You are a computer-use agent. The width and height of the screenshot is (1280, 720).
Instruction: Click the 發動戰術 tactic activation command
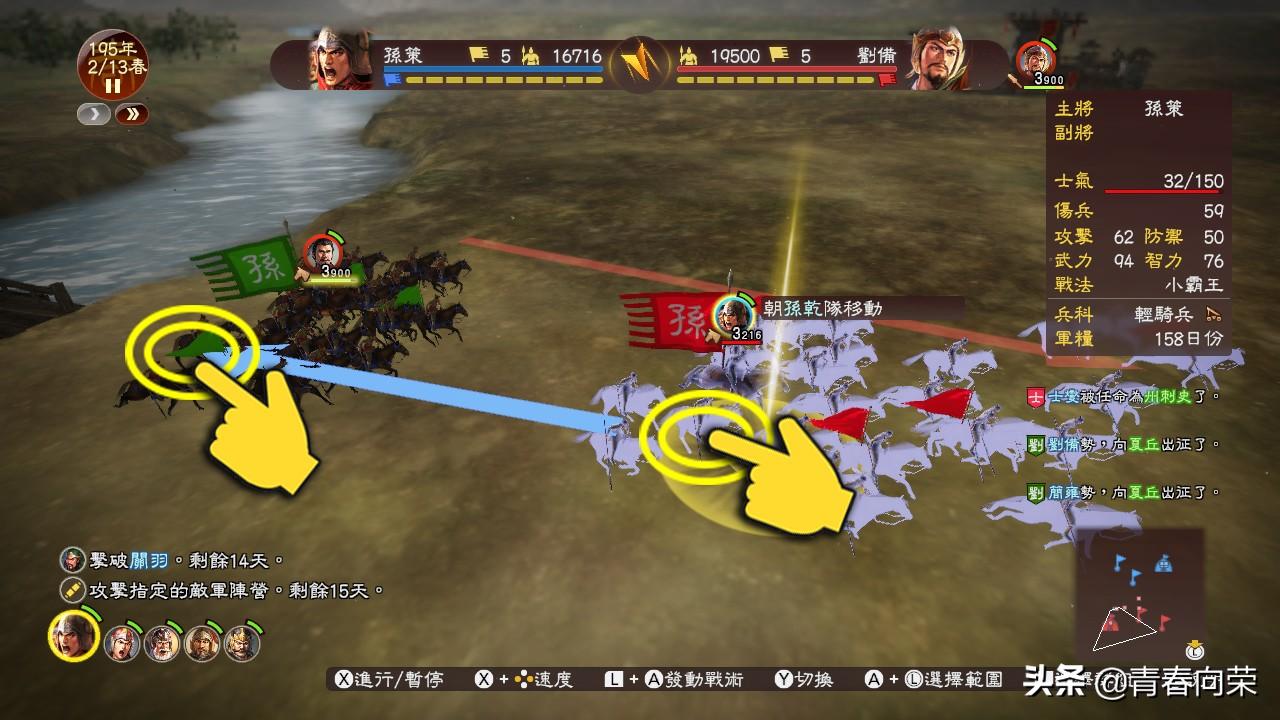(703, 678)
